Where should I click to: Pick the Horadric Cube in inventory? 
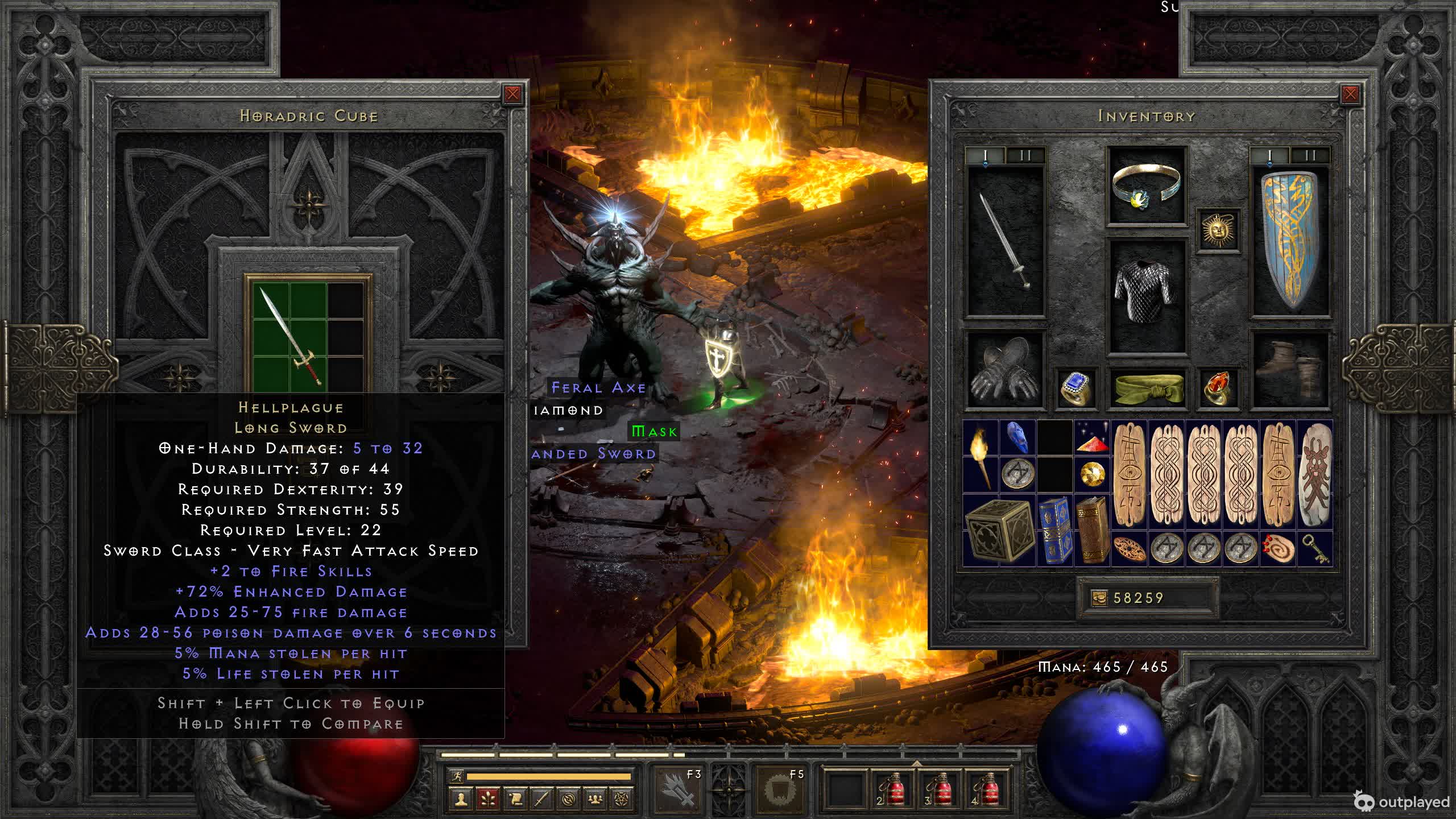(999, 530)
